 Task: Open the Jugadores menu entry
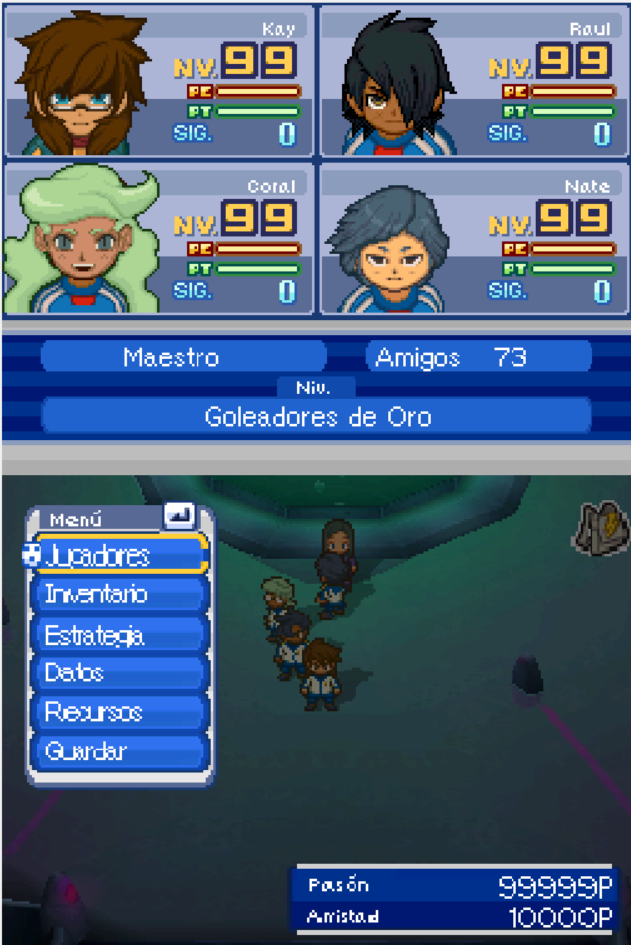(x=120, y=555)
